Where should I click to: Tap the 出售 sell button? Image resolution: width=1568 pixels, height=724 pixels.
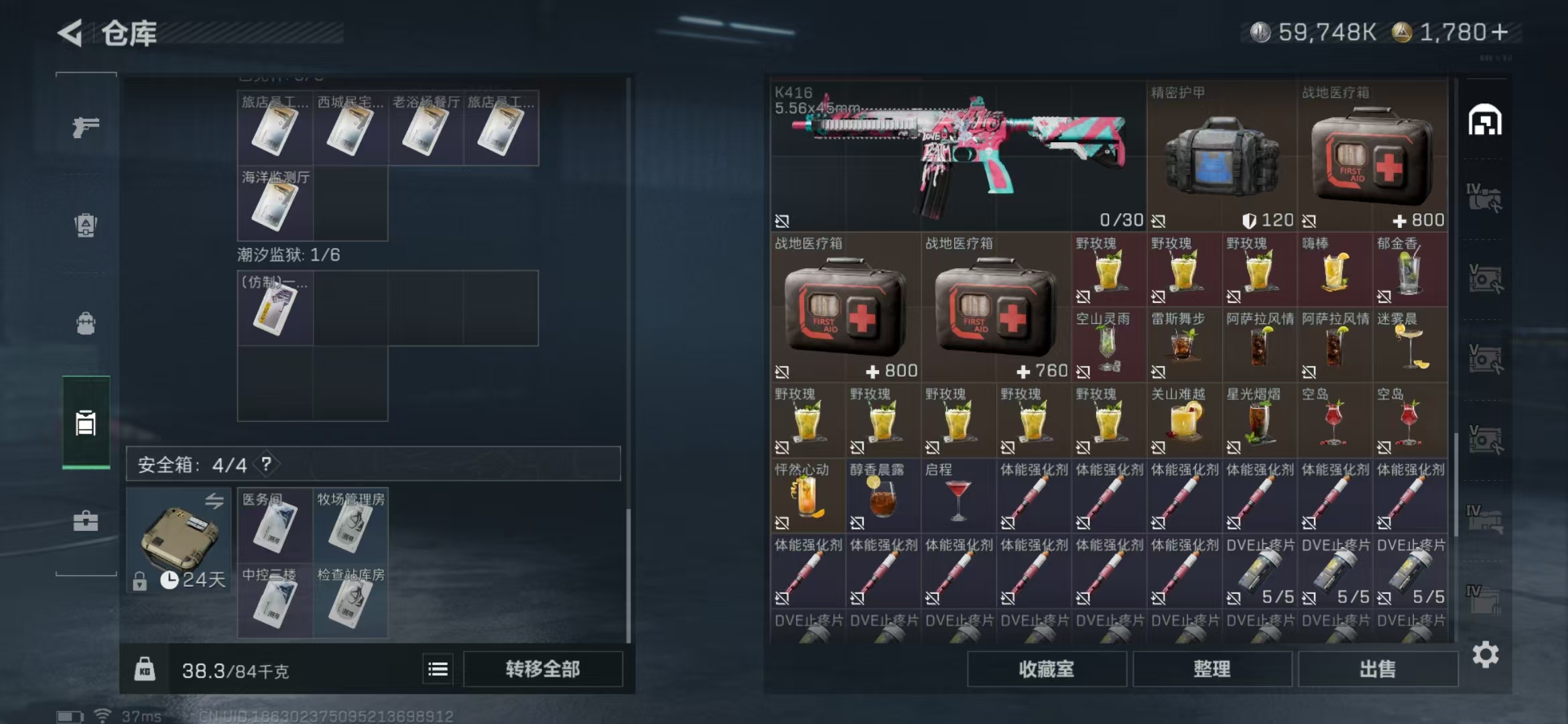[x=1378, y=669]
